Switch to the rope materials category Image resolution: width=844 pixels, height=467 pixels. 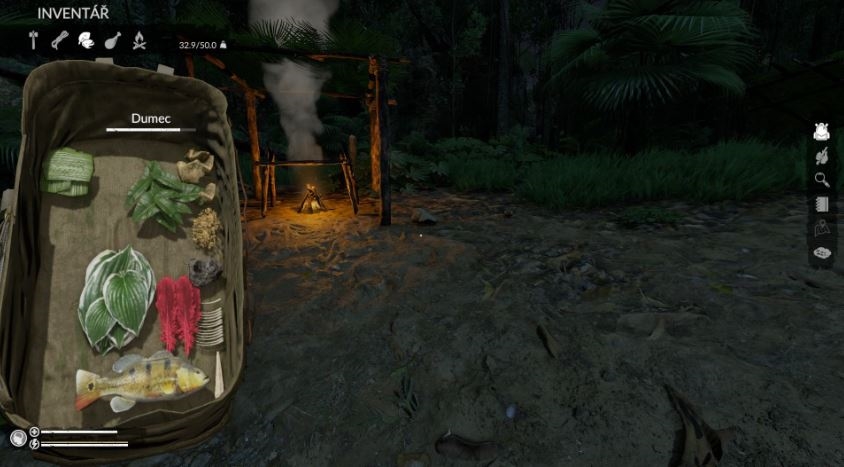[x=60, y=41]
